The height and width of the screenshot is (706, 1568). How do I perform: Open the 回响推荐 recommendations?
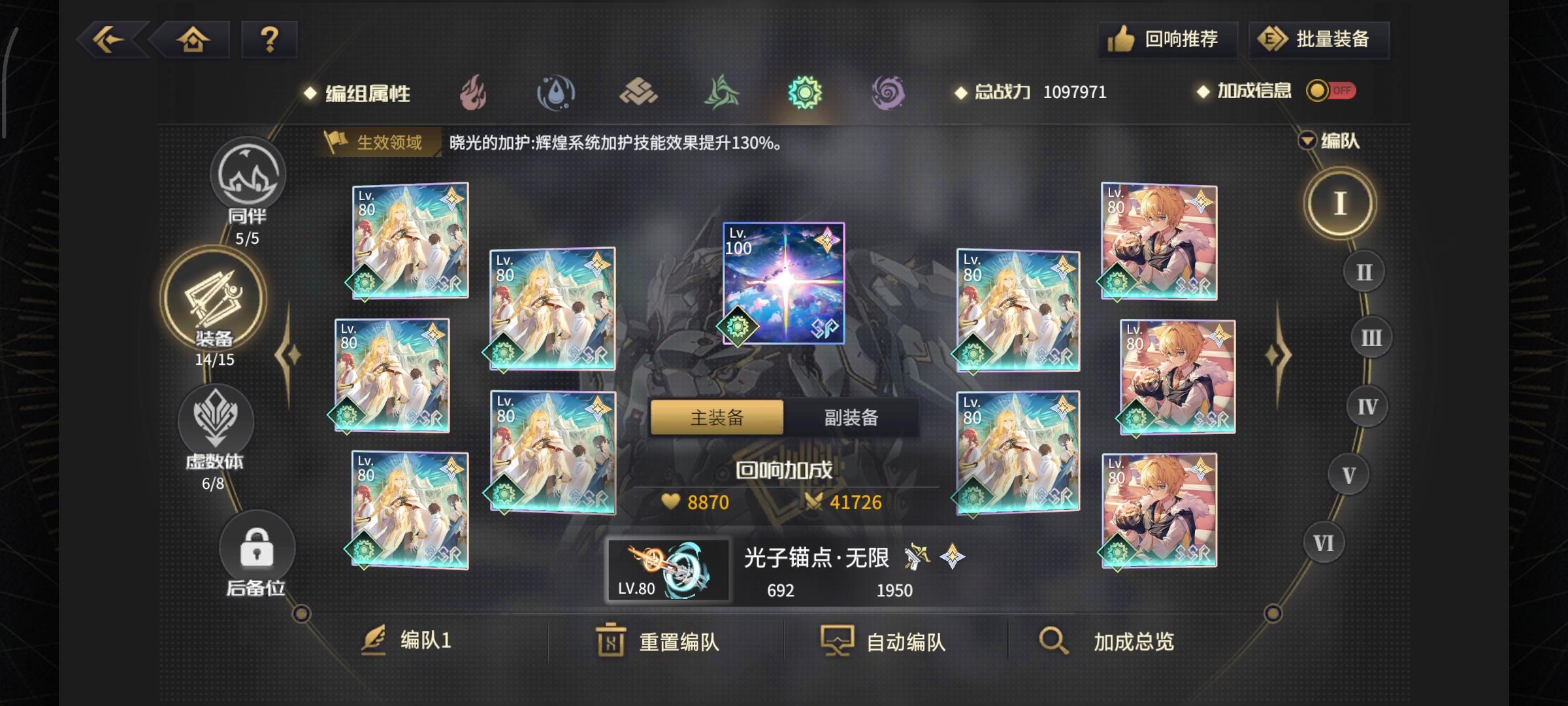(1166, 40)
